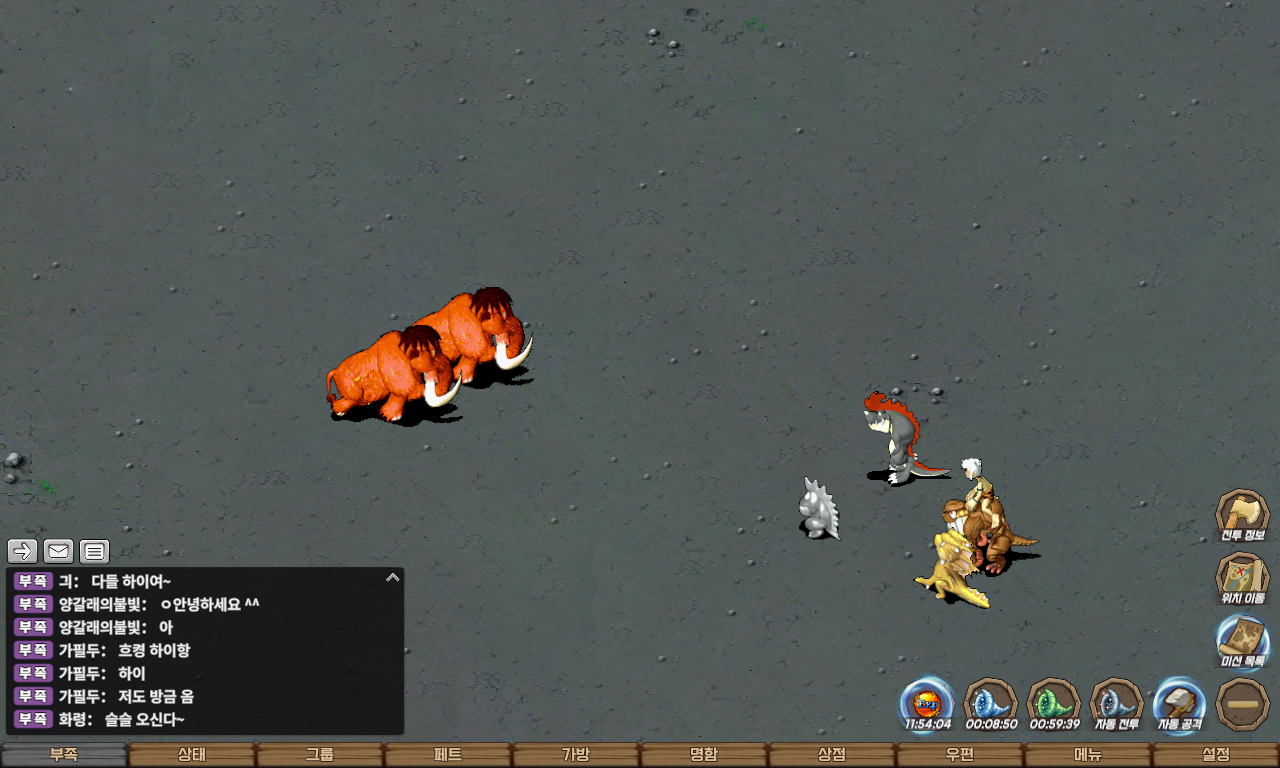Open the 페트 pet menu
This screenshot has width=1280, height=768.
point(448,755)
